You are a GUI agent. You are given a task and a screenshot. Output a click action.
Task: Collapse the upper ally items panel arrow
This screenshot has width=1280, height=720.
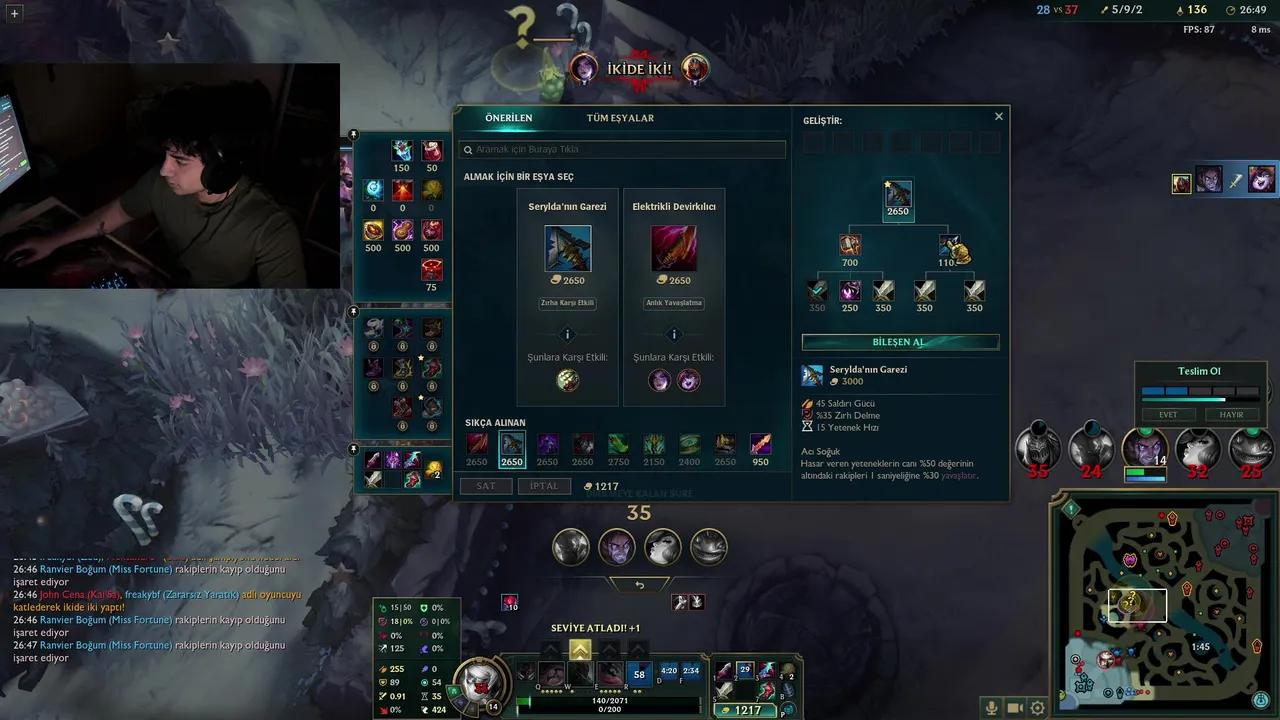coord(353,132)
